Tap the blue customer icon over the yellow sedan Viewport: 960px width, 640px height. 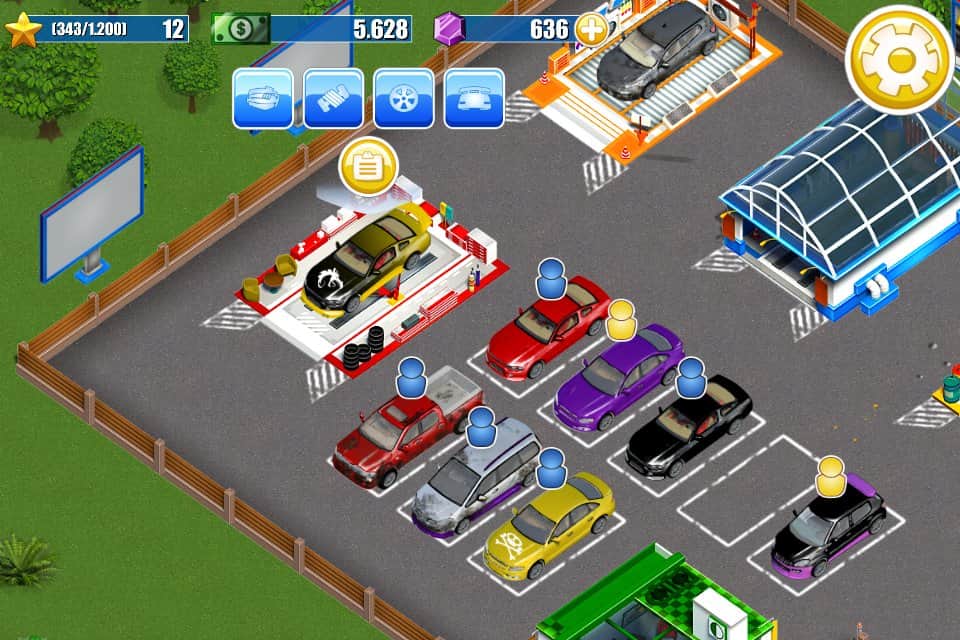click(551, 467)
